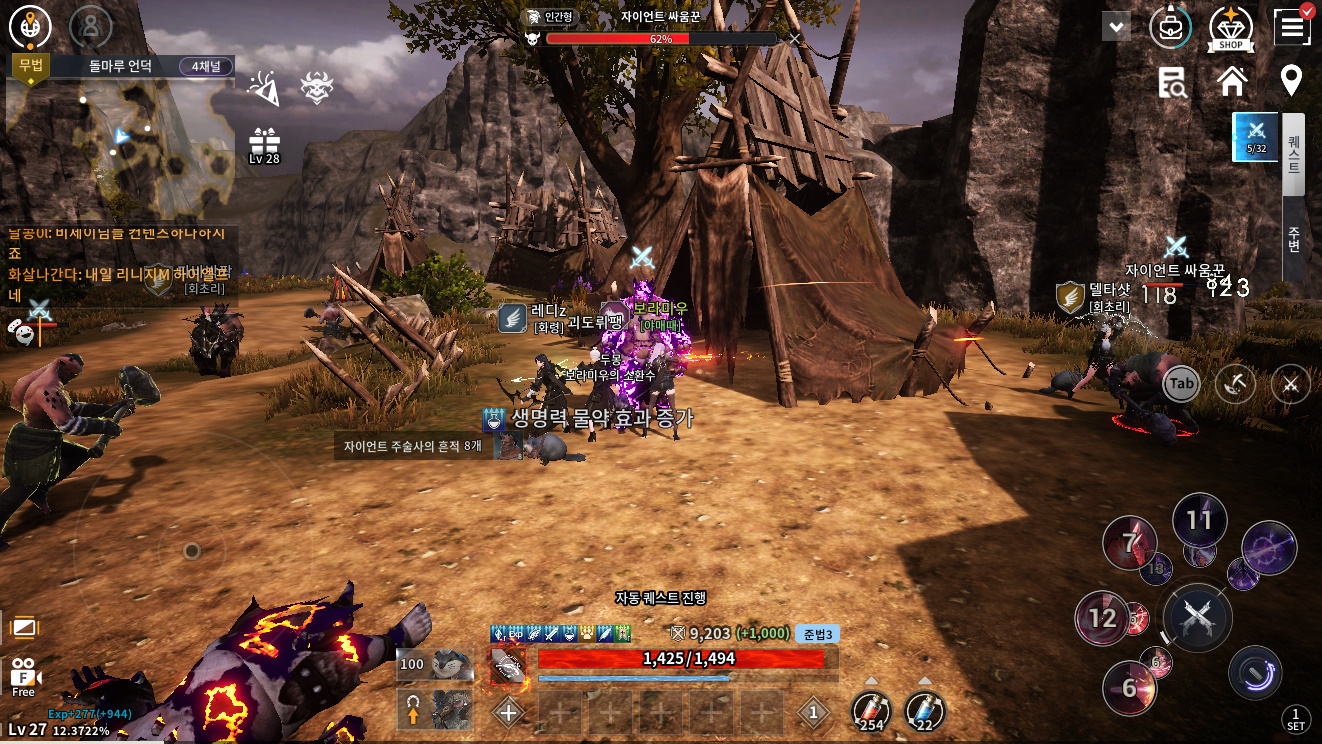Expand the top dropdown arrow button

point(1116,27)
